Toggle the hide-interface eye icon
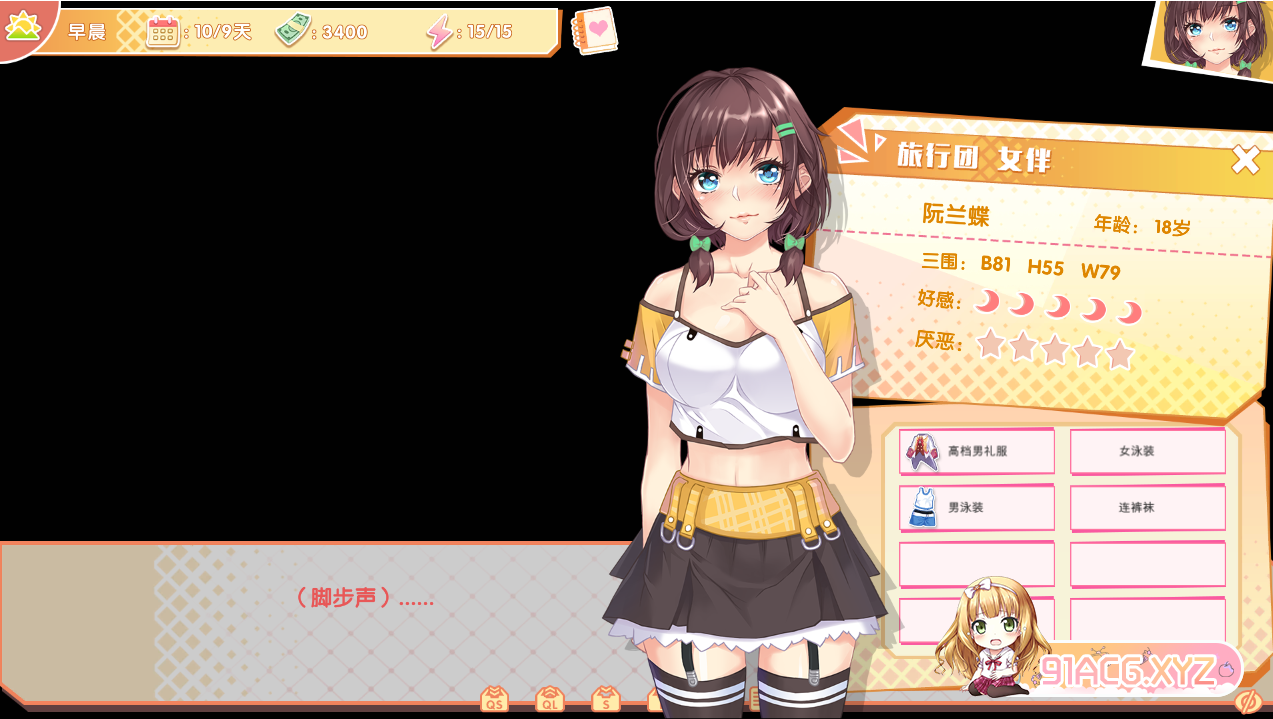Screen dimensions: 1273x719 tap(1247, 701)
